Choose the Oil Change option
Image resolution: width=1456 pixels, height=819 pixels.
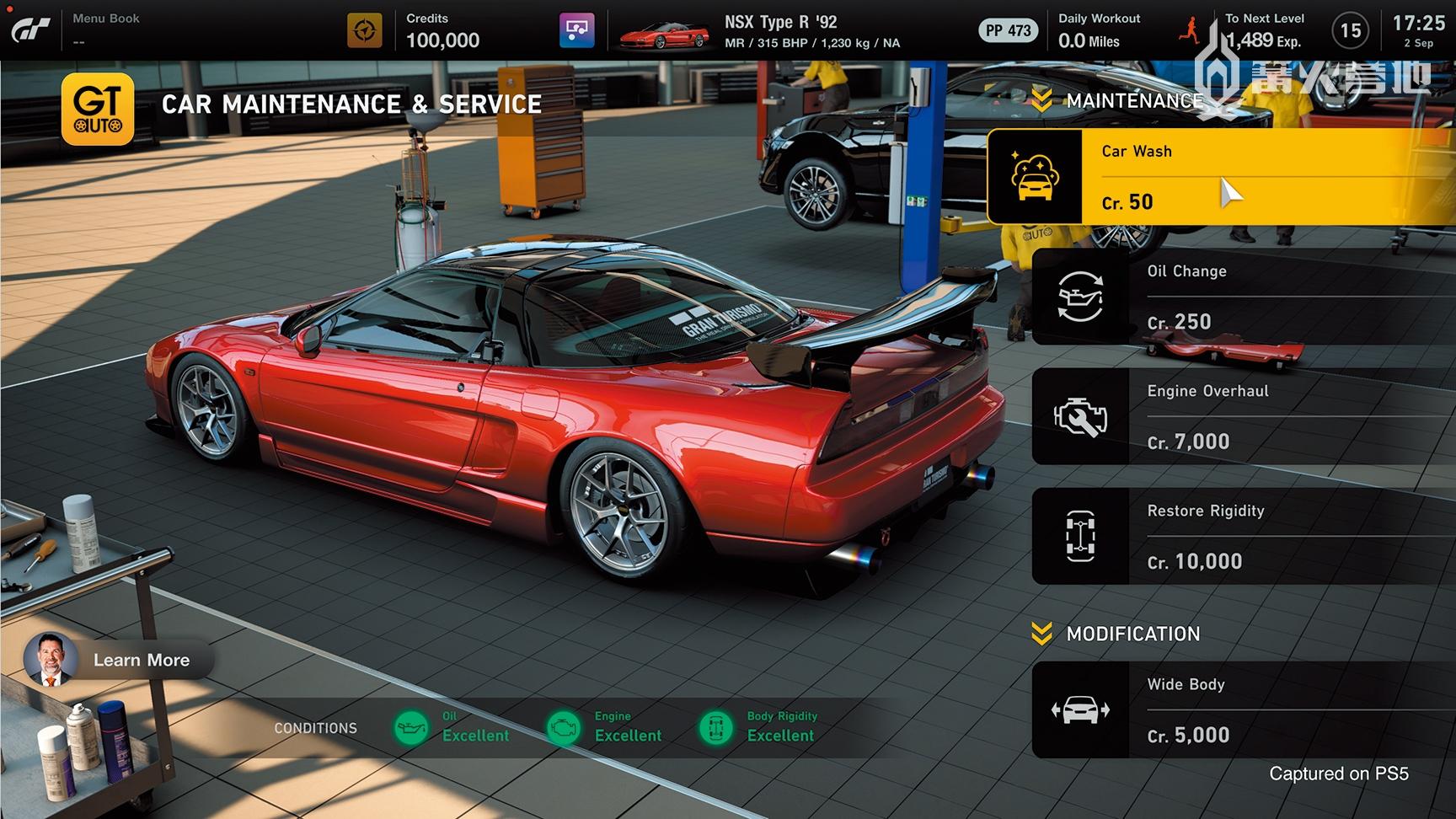coord(1244,297)
